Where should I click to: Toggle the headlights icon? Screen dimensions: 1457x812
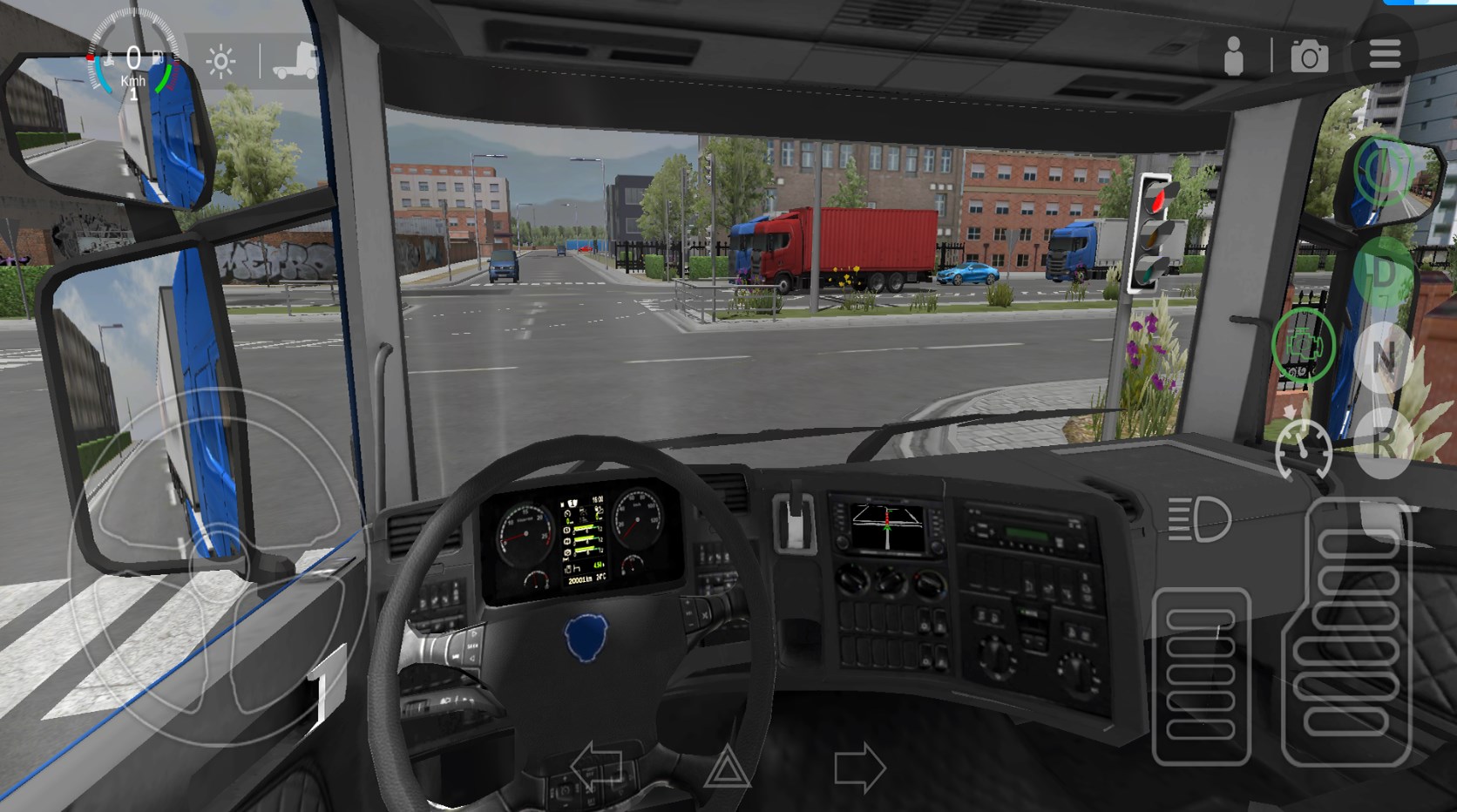coord(1199,520)
